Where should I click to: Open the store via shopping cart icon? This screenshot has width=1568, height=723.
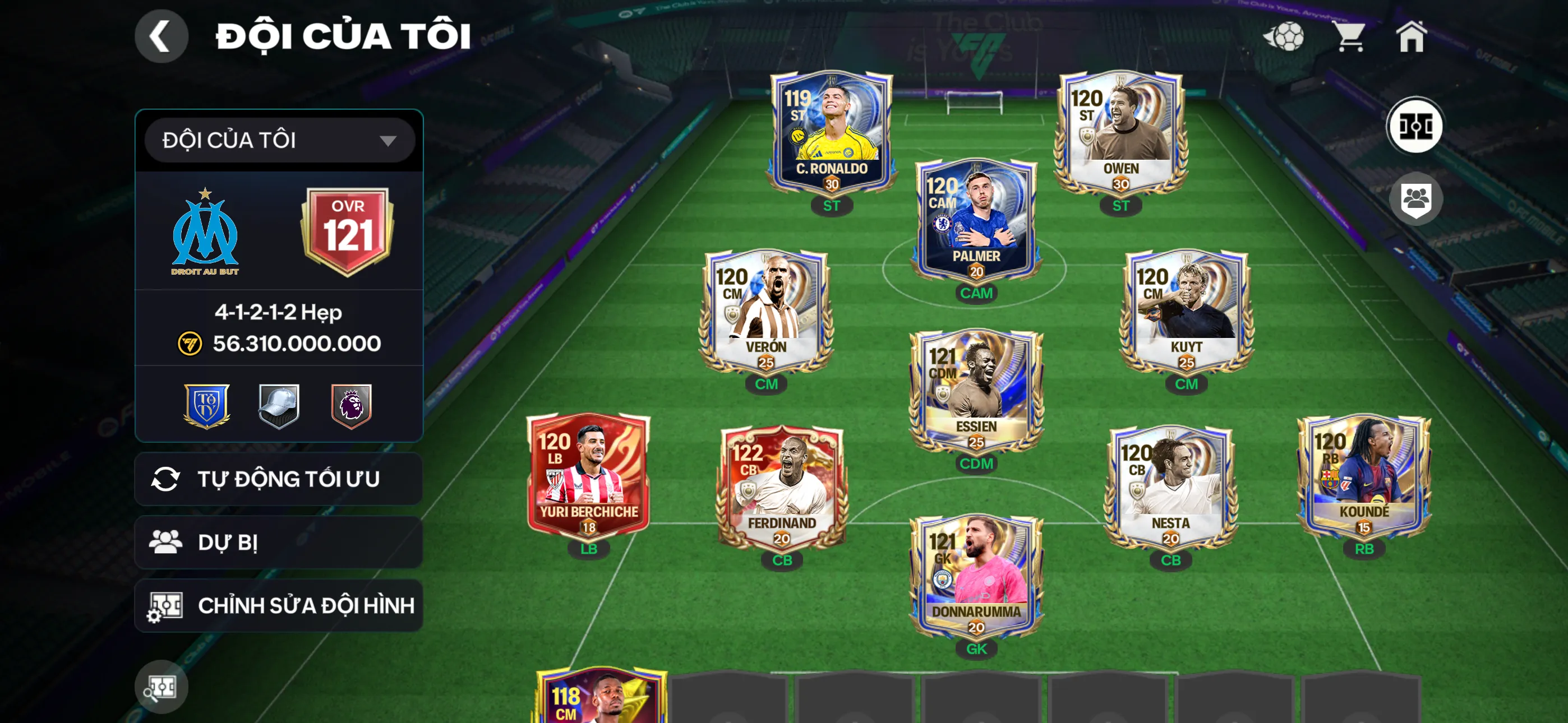[x=1353, y=38]
